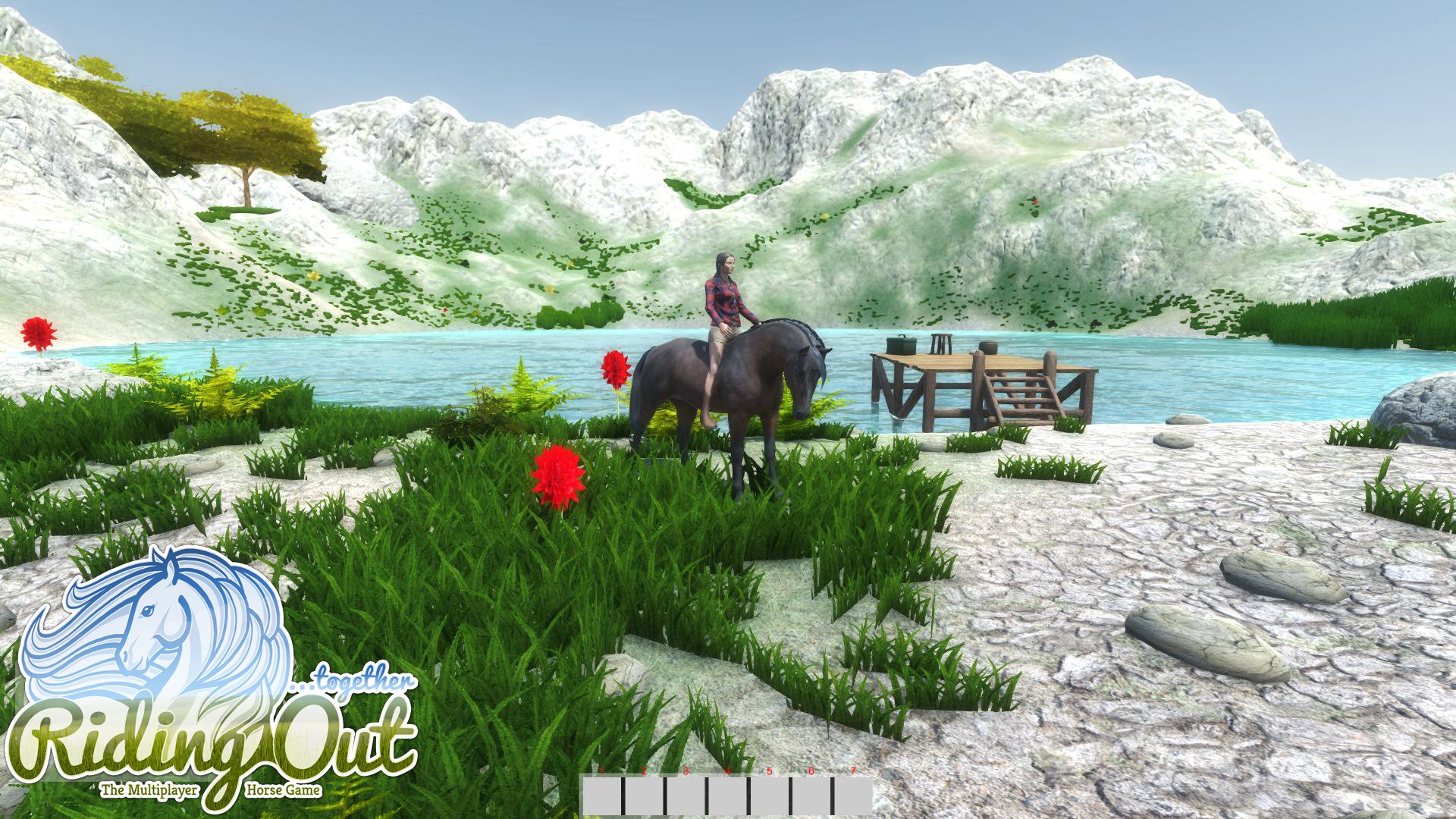Select hotbar slot 3

[x=686, y=798]
